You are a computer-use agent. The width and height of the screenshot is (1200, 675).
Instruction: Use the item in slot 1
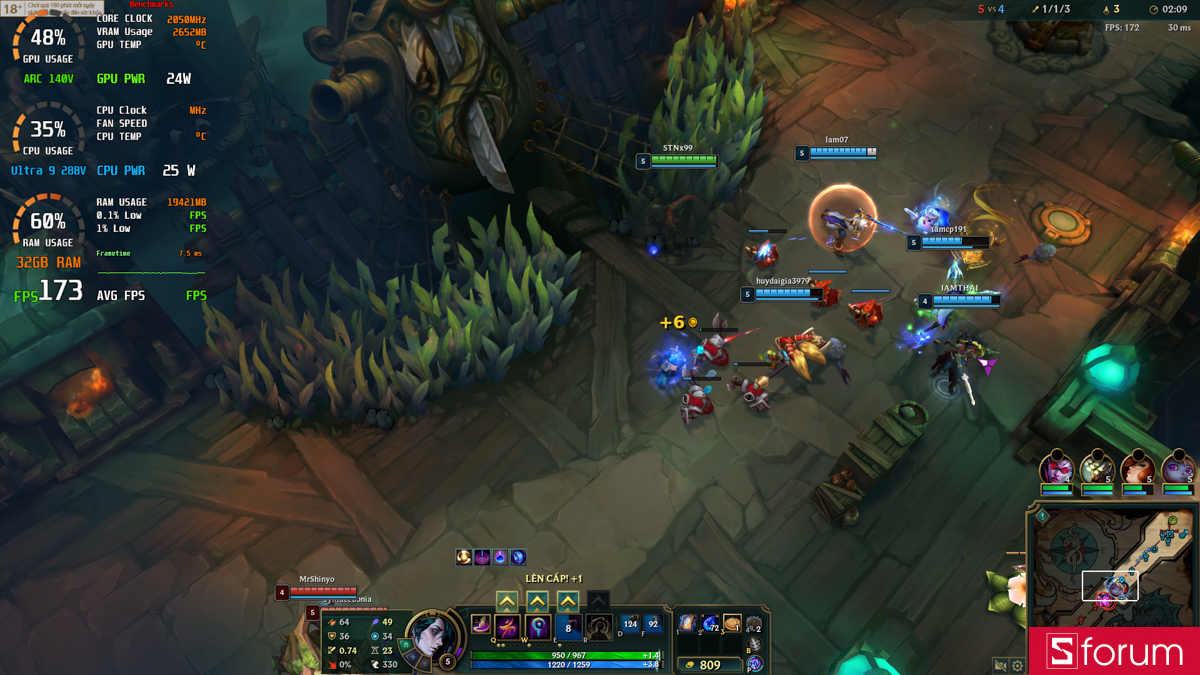(688, 624)
